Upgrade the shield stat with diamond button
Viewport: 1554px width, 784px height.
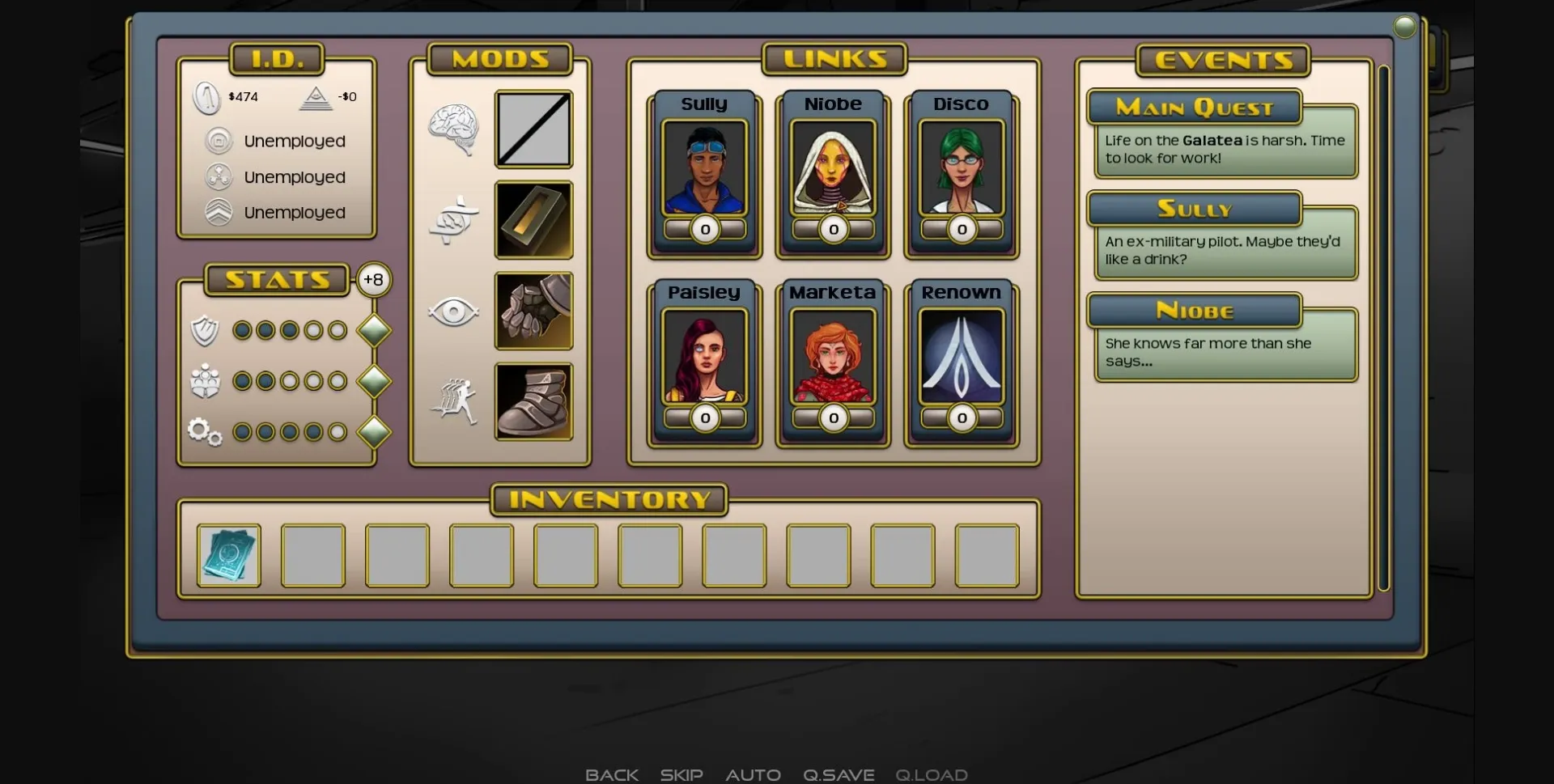point(374,330)
